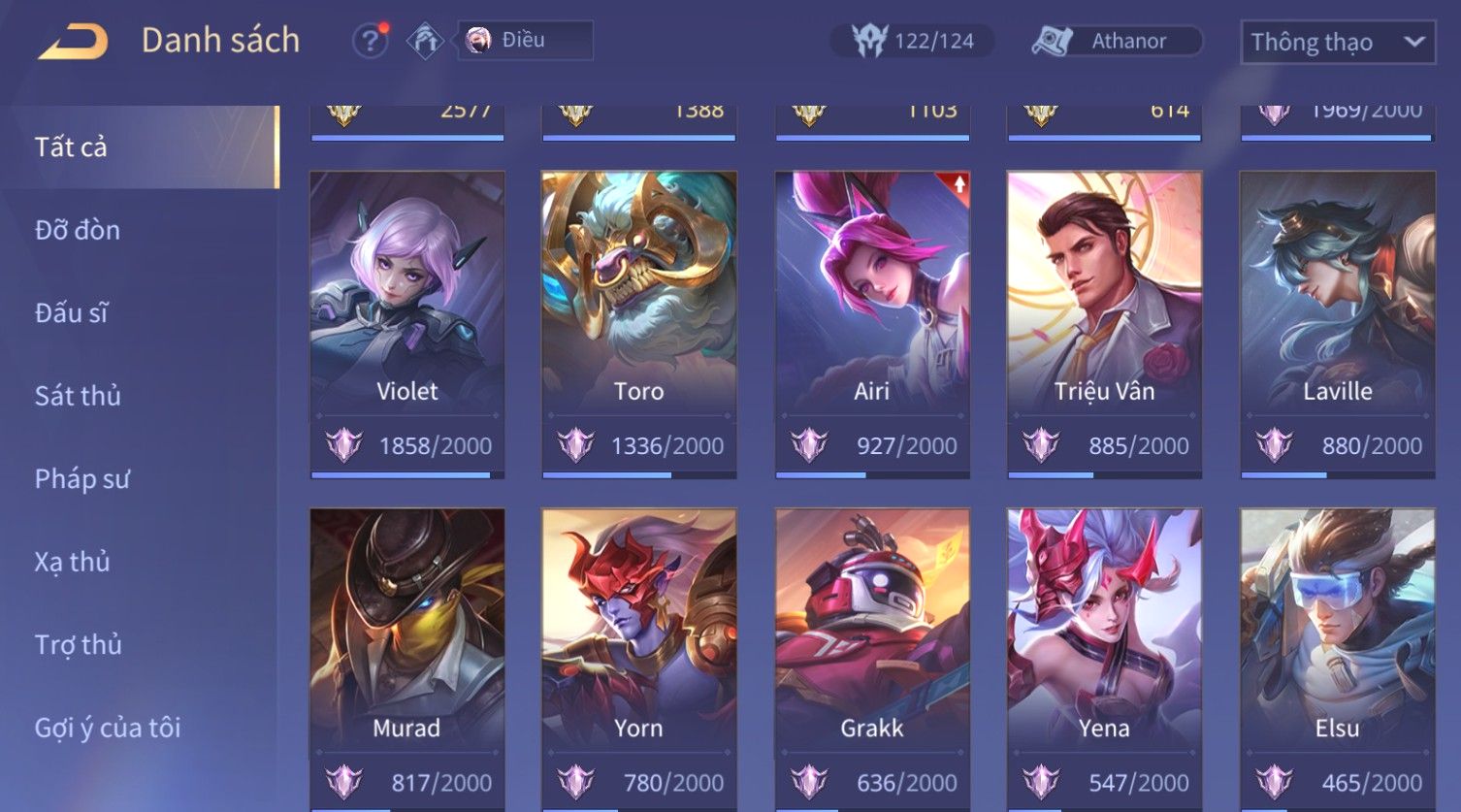The width and height of the screenshot is (1461, 812).
Task: Select the Violet hero card
Action: click(407, 310)
